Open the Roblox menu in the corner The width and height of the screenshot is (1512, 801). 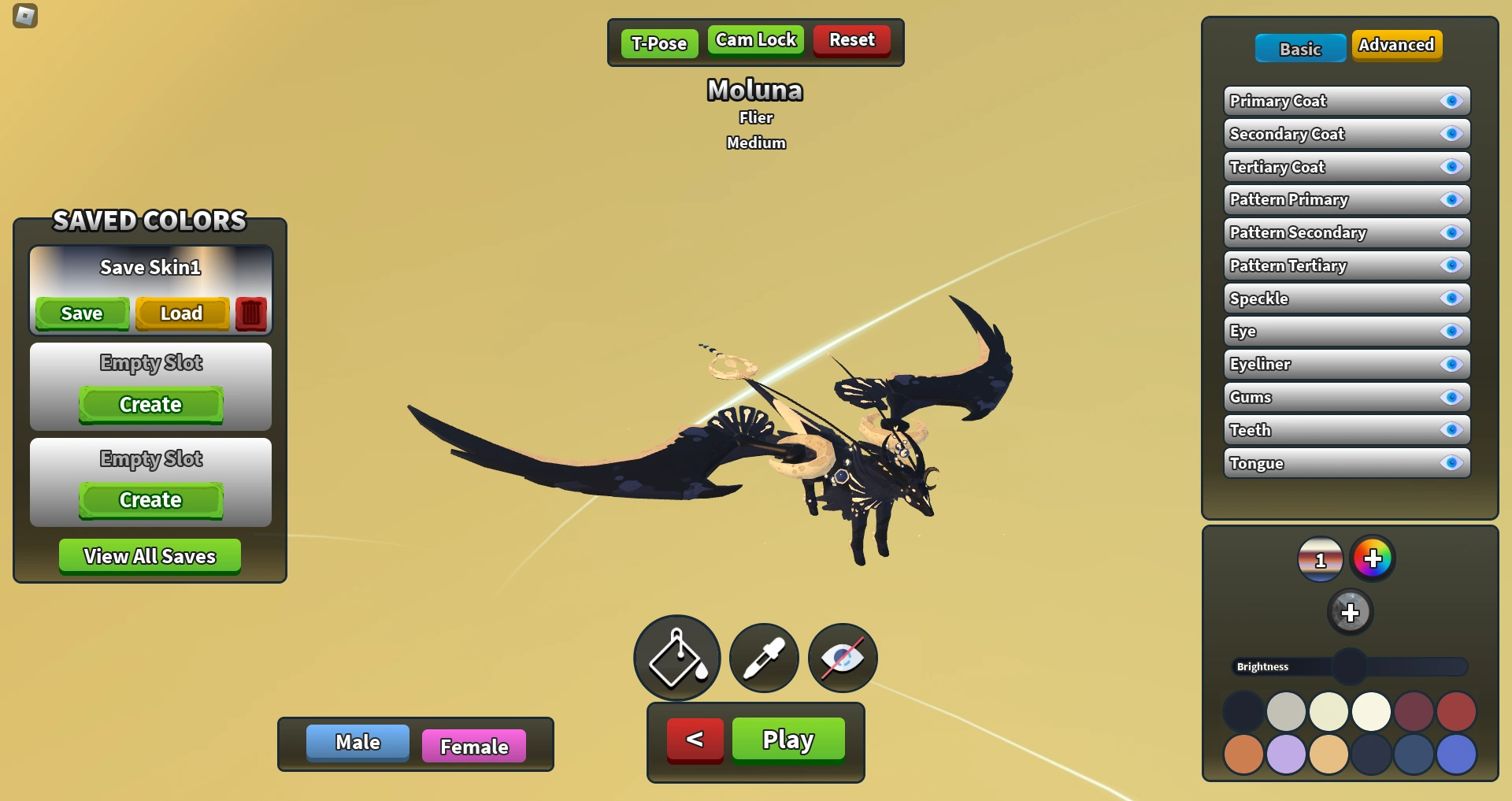pos(24,16)
